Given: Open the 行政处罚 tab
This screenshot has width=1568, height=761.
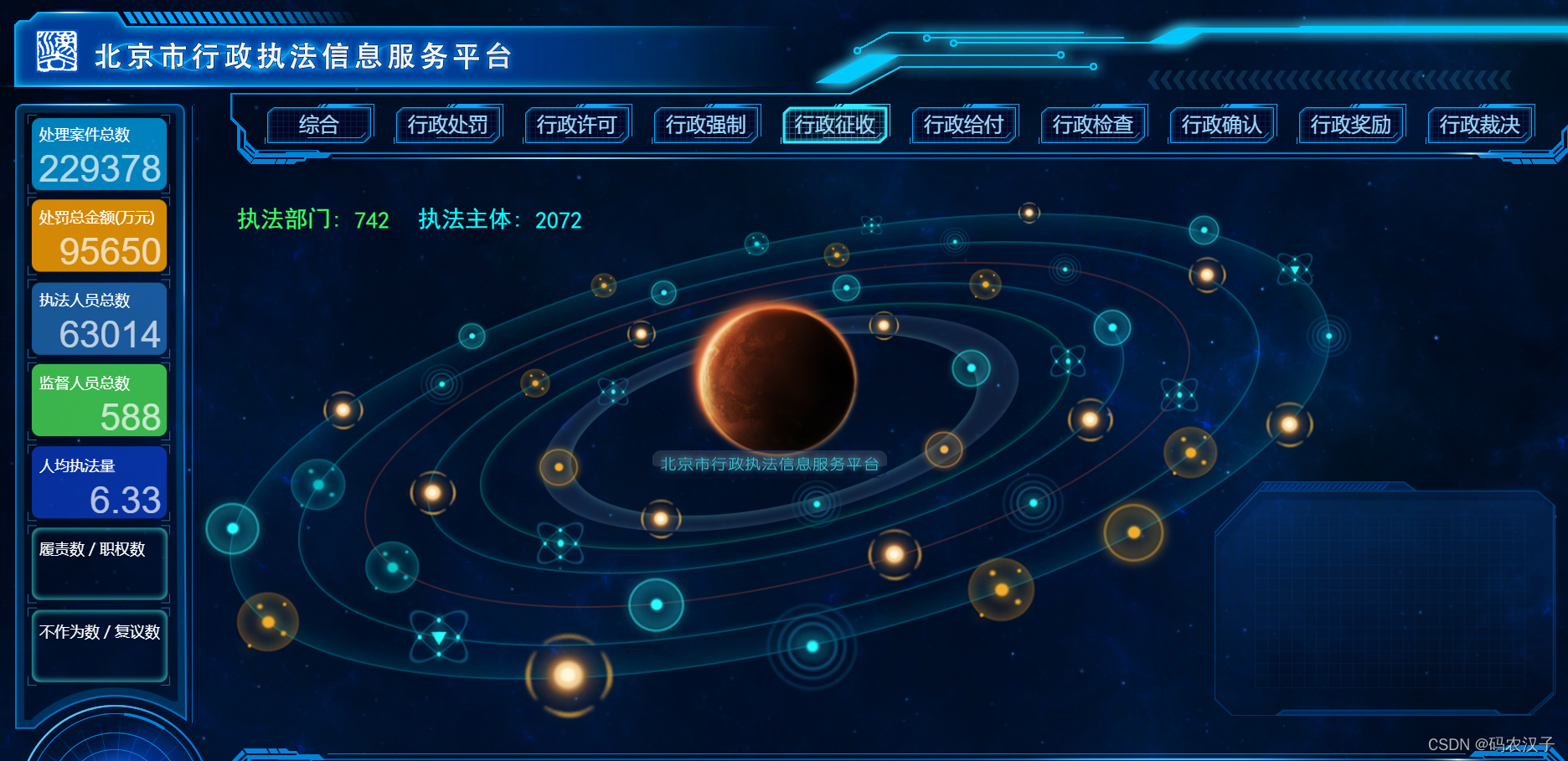Looking at the screenshot, I should pyautogui.click(x=448, y=125).
